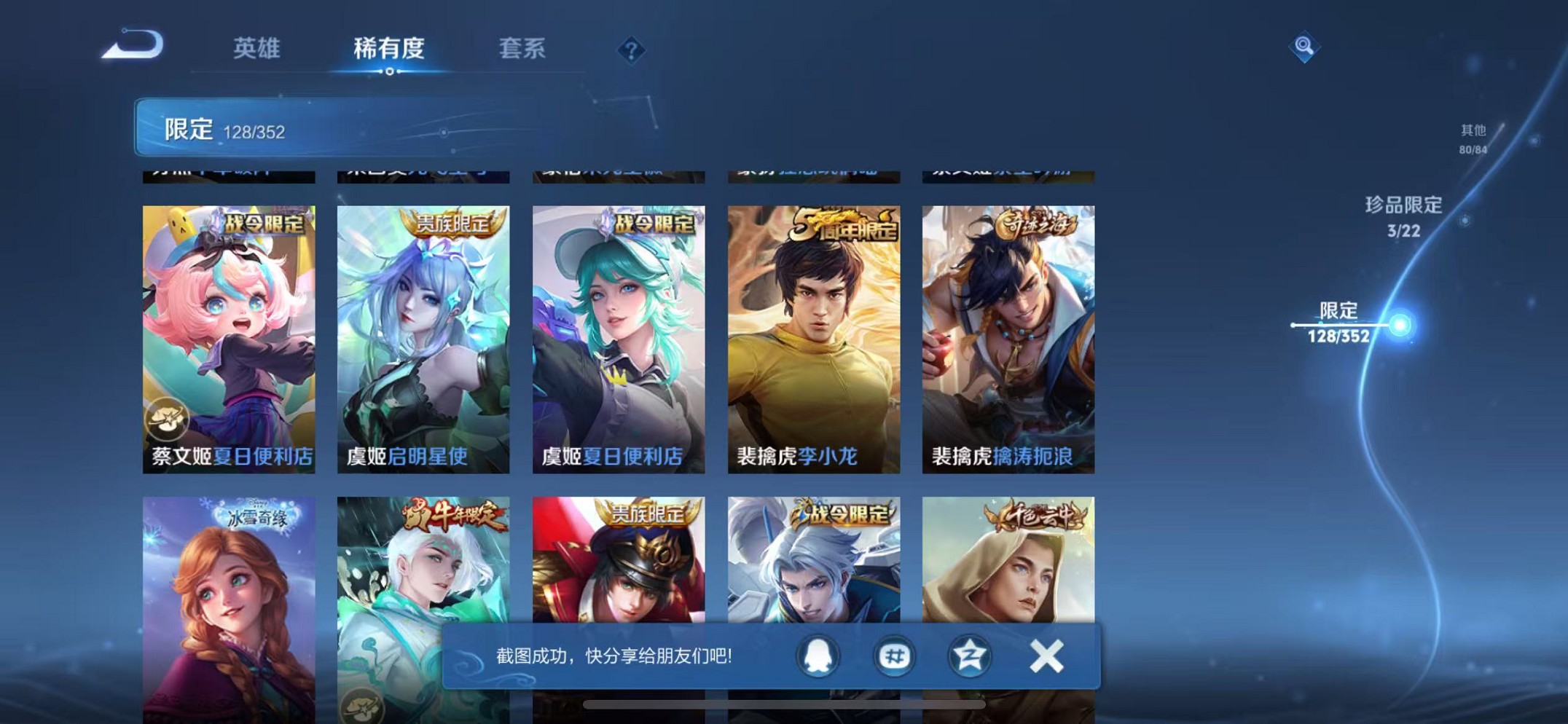Share to Qzone using the star icon
Image resolution: width=1568 pixels, height=724 pixels.
coord(969,655)
